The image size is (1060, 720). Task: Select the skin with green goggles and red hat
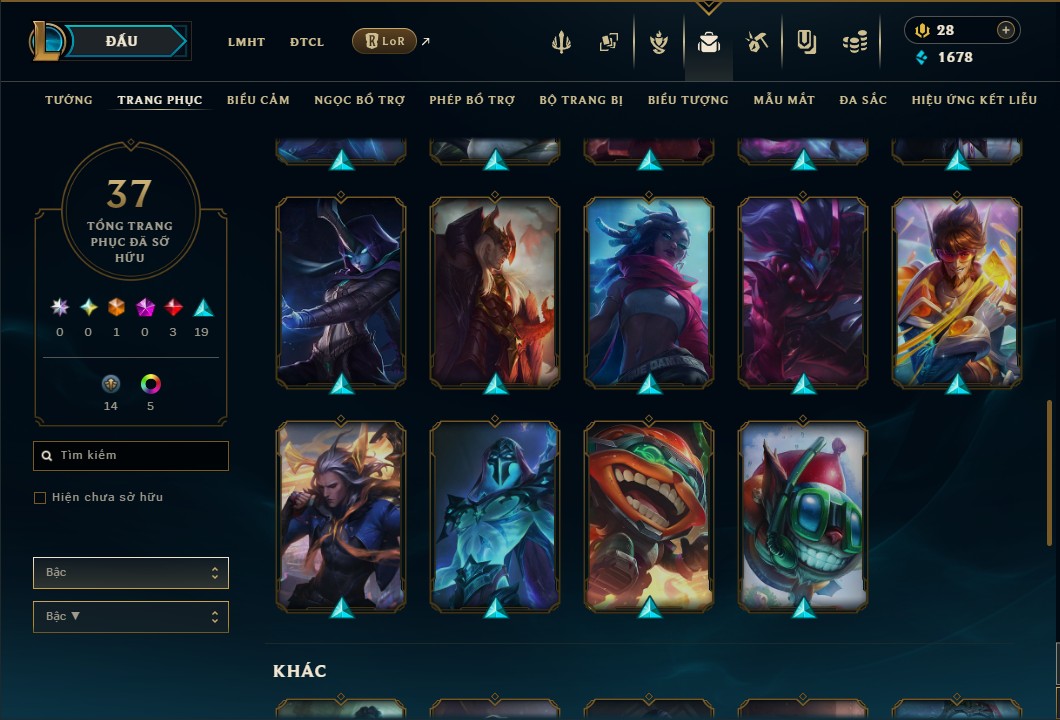tap(803, 515)
